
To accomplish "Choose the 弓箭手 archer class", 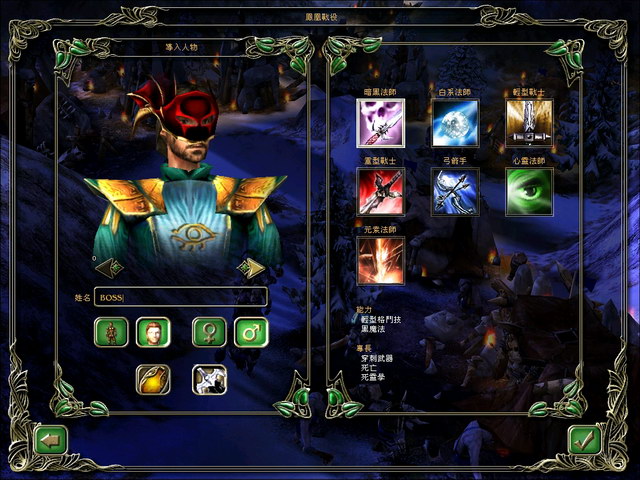I will [x=455, y=191].
